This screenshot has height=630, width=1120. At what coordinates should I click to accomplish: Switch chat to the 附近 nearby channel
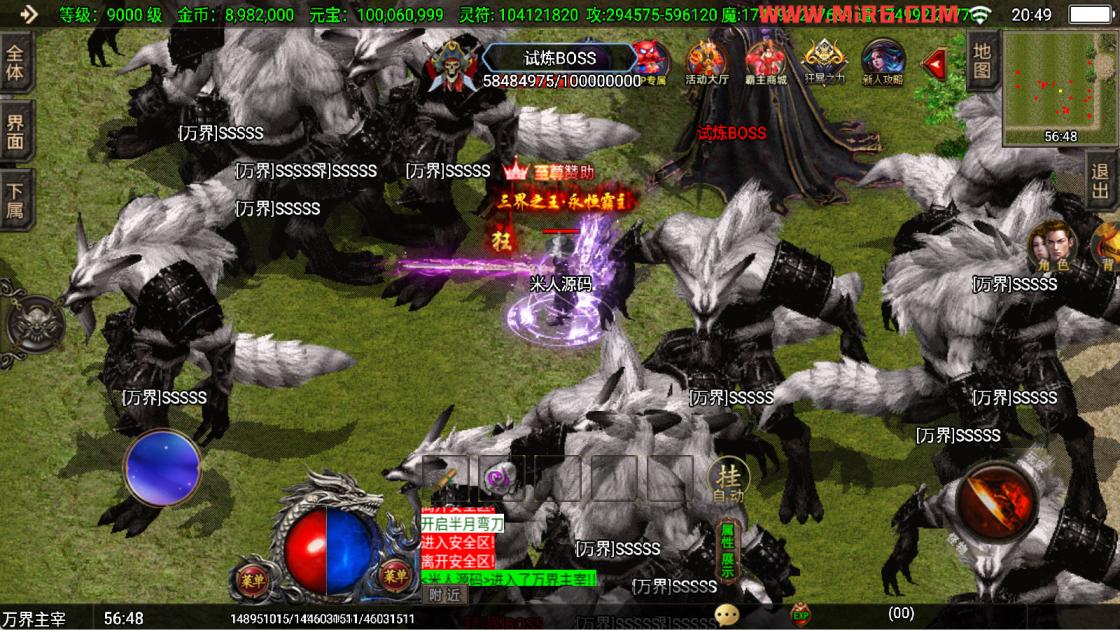click(x=445, y=594)
